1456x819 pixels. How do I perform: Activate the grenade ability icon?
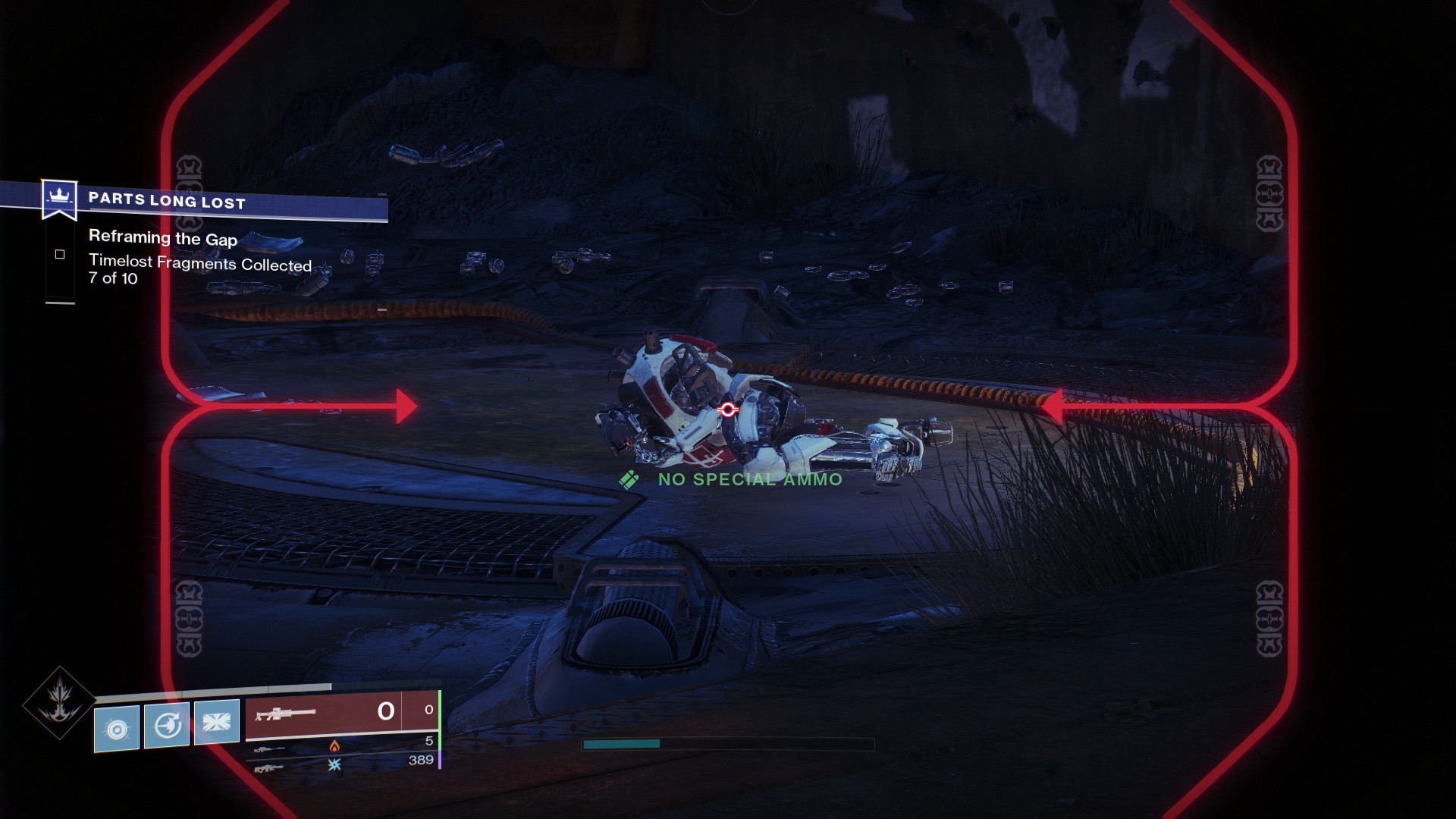click(x=117, y=729)
